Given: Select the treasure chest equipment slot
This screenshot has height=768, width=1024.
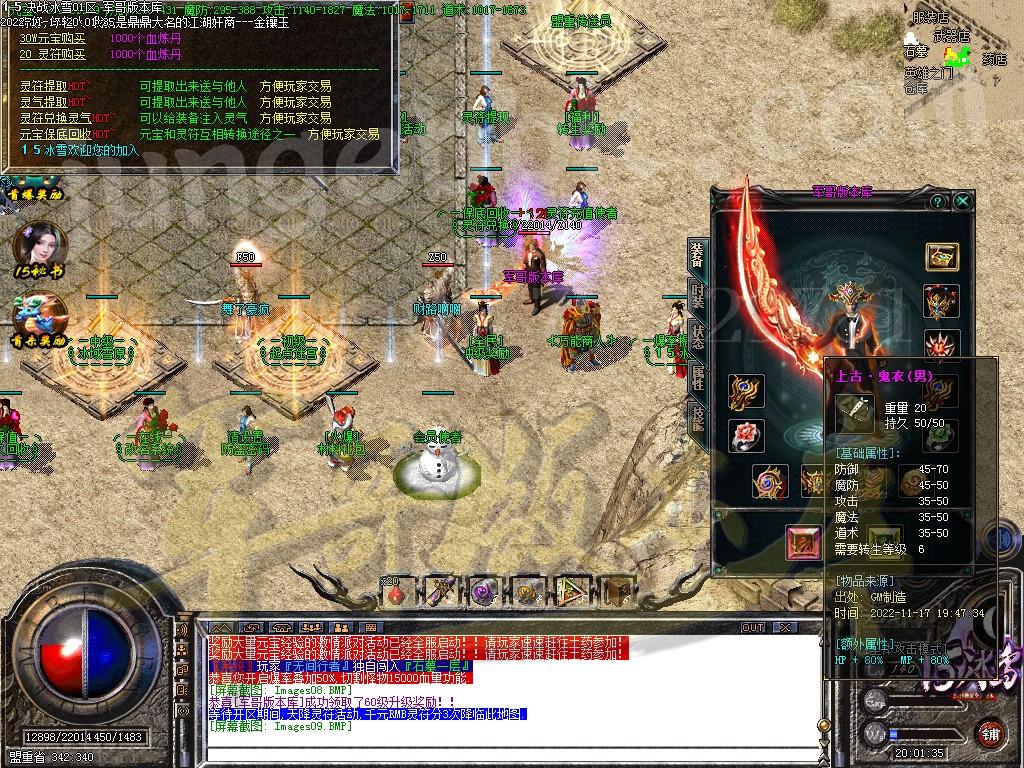Looking at the screenshot, I should click(x=941, y=256).
